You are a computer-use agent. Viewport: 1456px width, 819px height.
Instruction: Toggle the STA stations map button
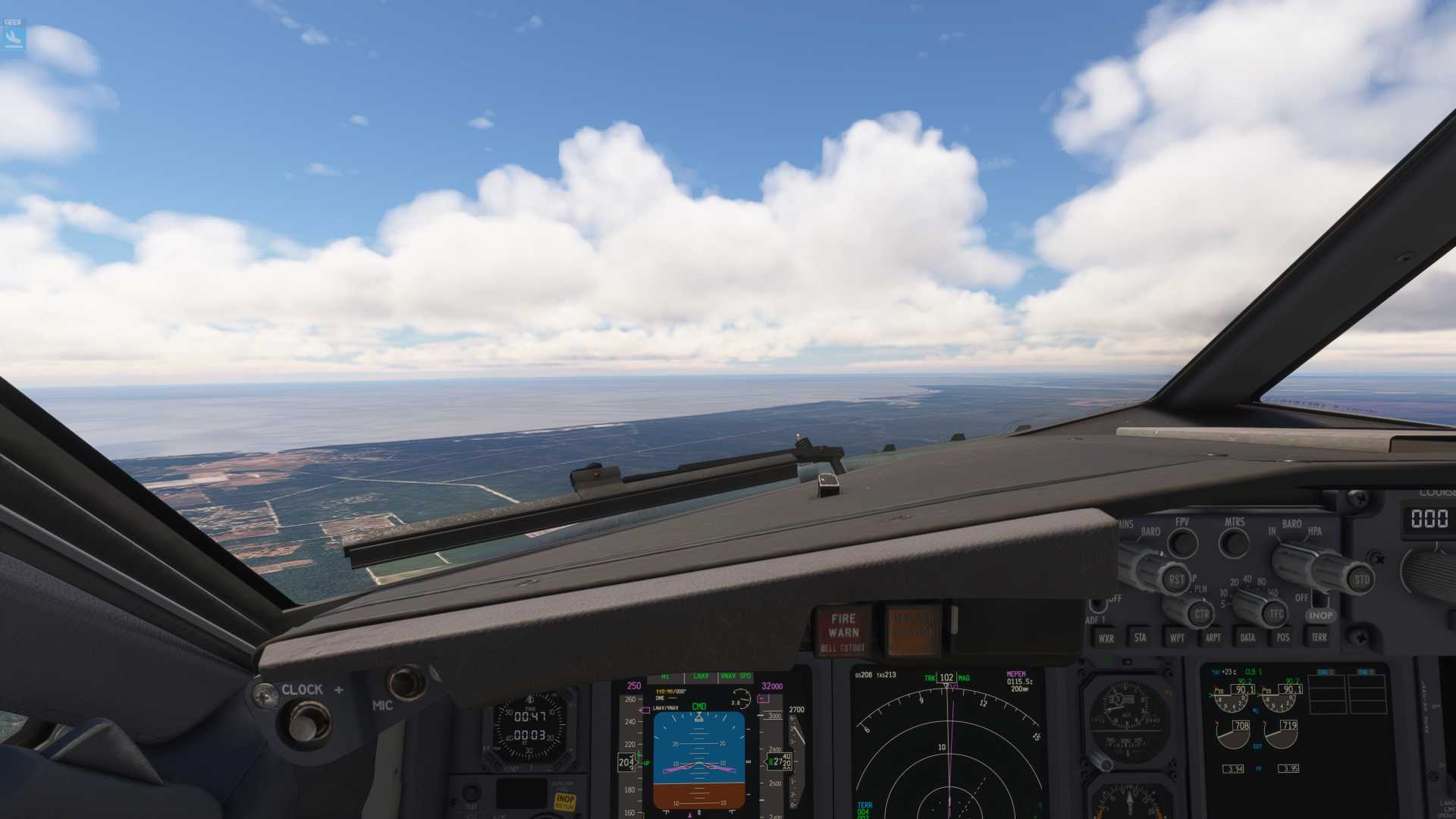click(x=1140, y=638)
